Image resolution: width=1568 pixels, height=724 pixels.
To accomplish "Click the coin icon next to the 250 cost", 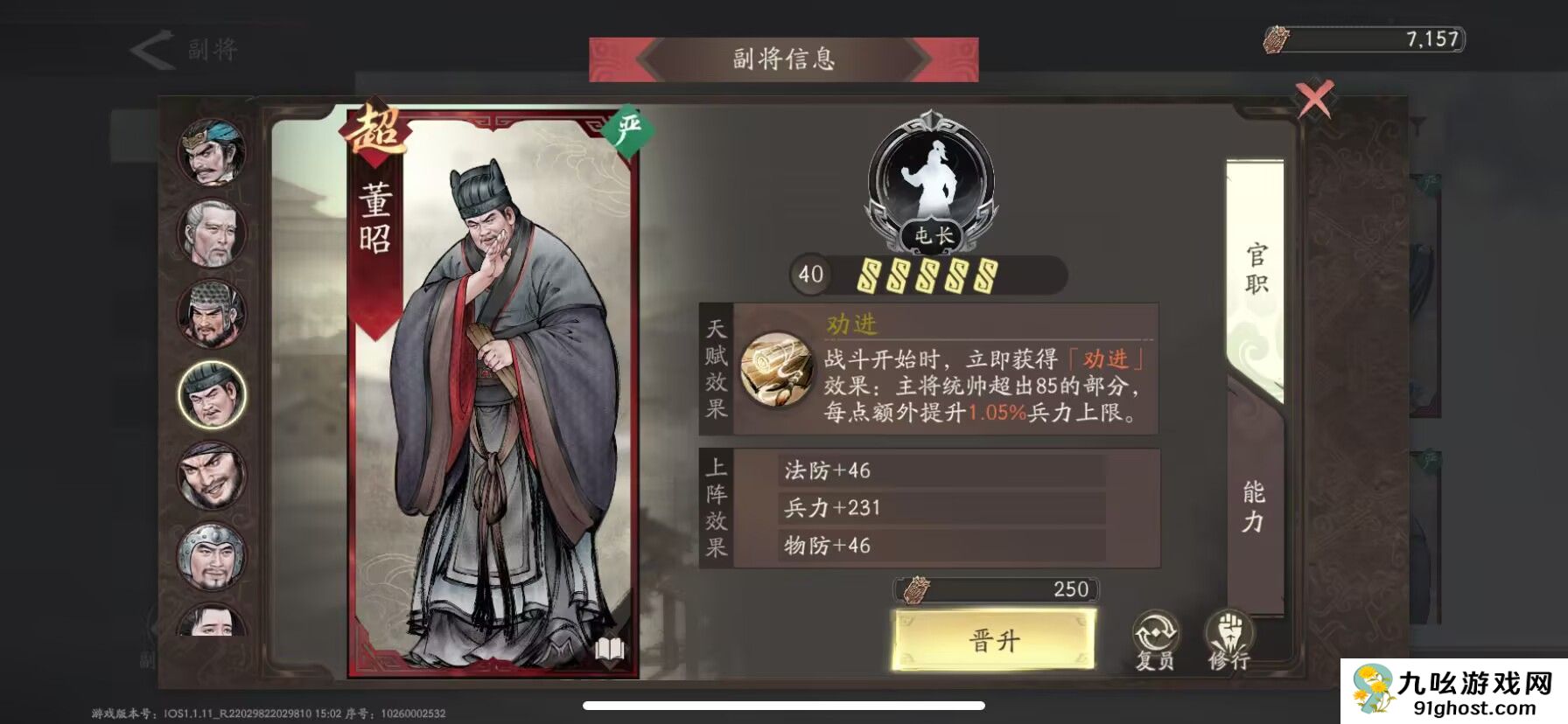I will coord(915,589).
